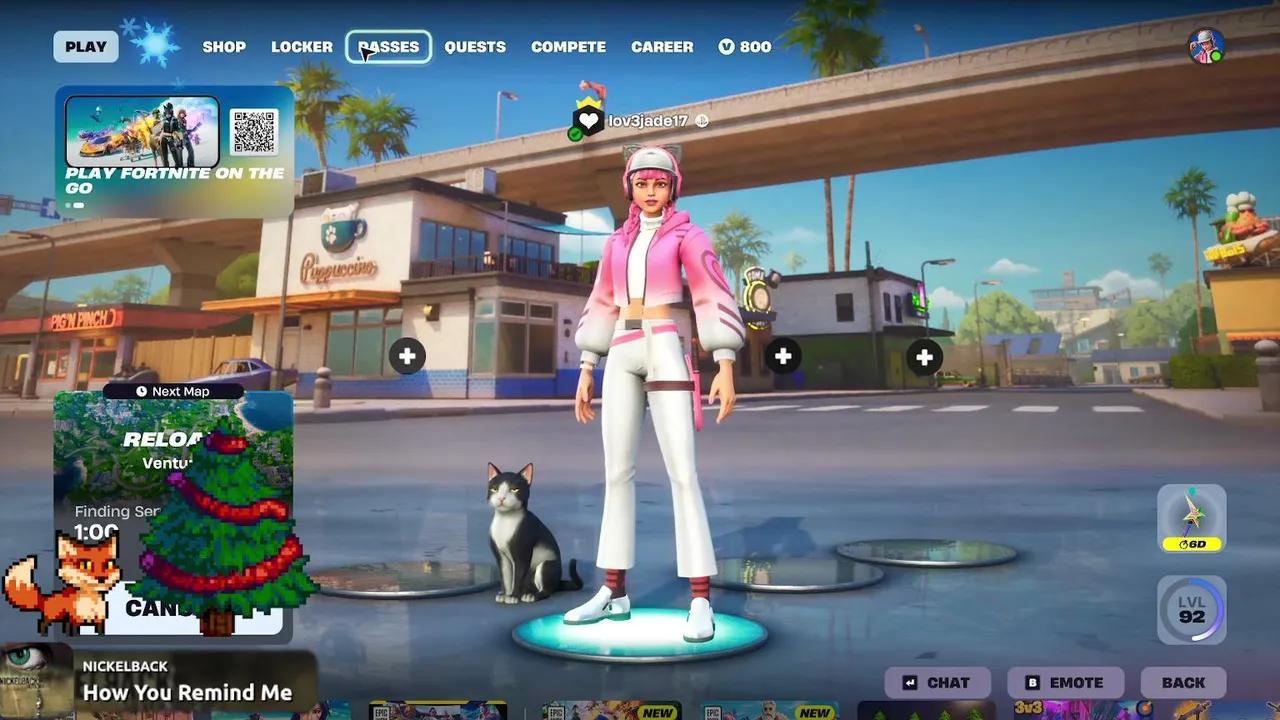Open the Career tab
This screenshot has height=720, width=1280.
662,47
